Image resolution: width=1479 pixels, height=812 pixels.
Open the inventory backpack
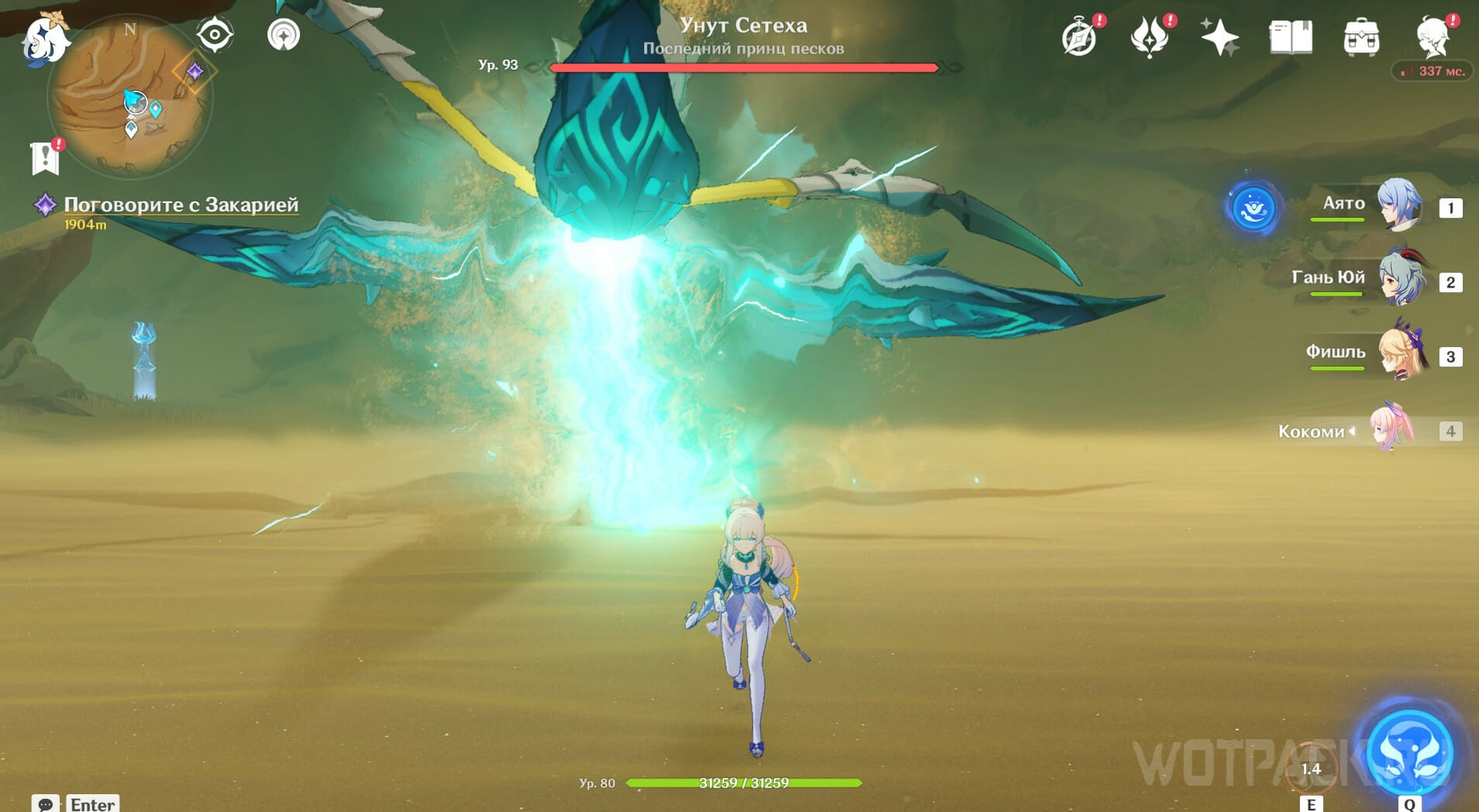click(1361, 37)
